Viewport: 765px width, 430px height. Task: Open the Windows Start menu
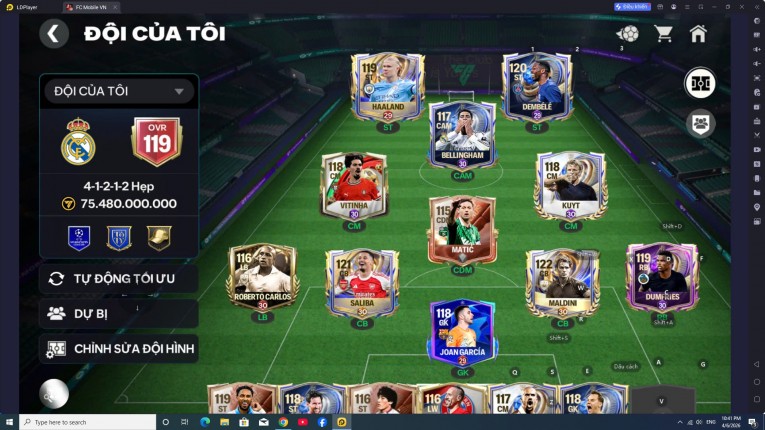click(x=9, y=422)
